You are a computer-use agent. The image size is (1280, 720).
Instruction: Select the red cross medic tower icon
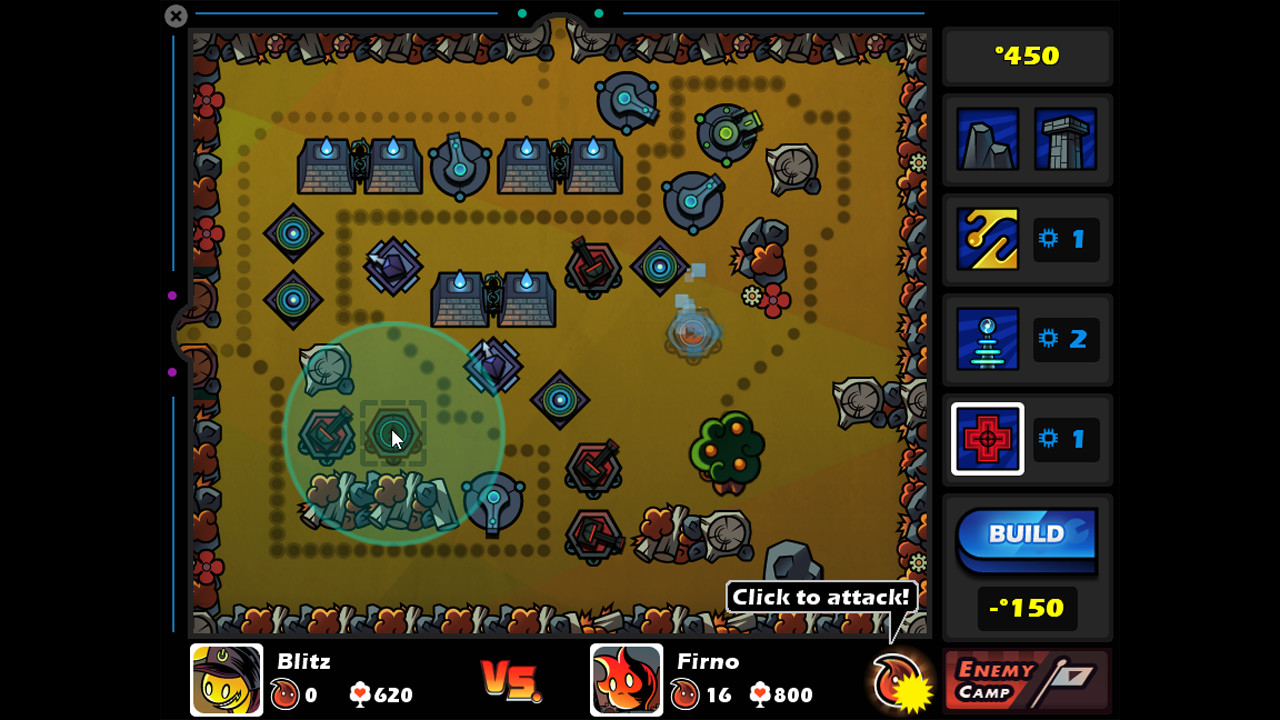pyautogui.click(x=988, y=439)
